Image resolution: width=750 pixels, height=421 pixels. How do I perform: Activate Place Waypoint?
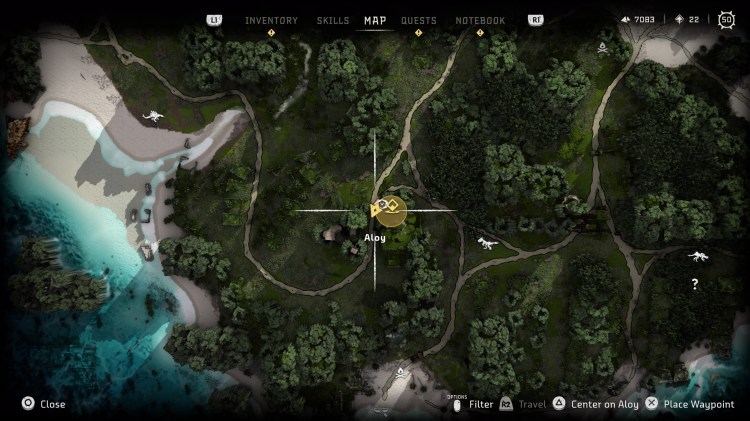click(691, 404)
